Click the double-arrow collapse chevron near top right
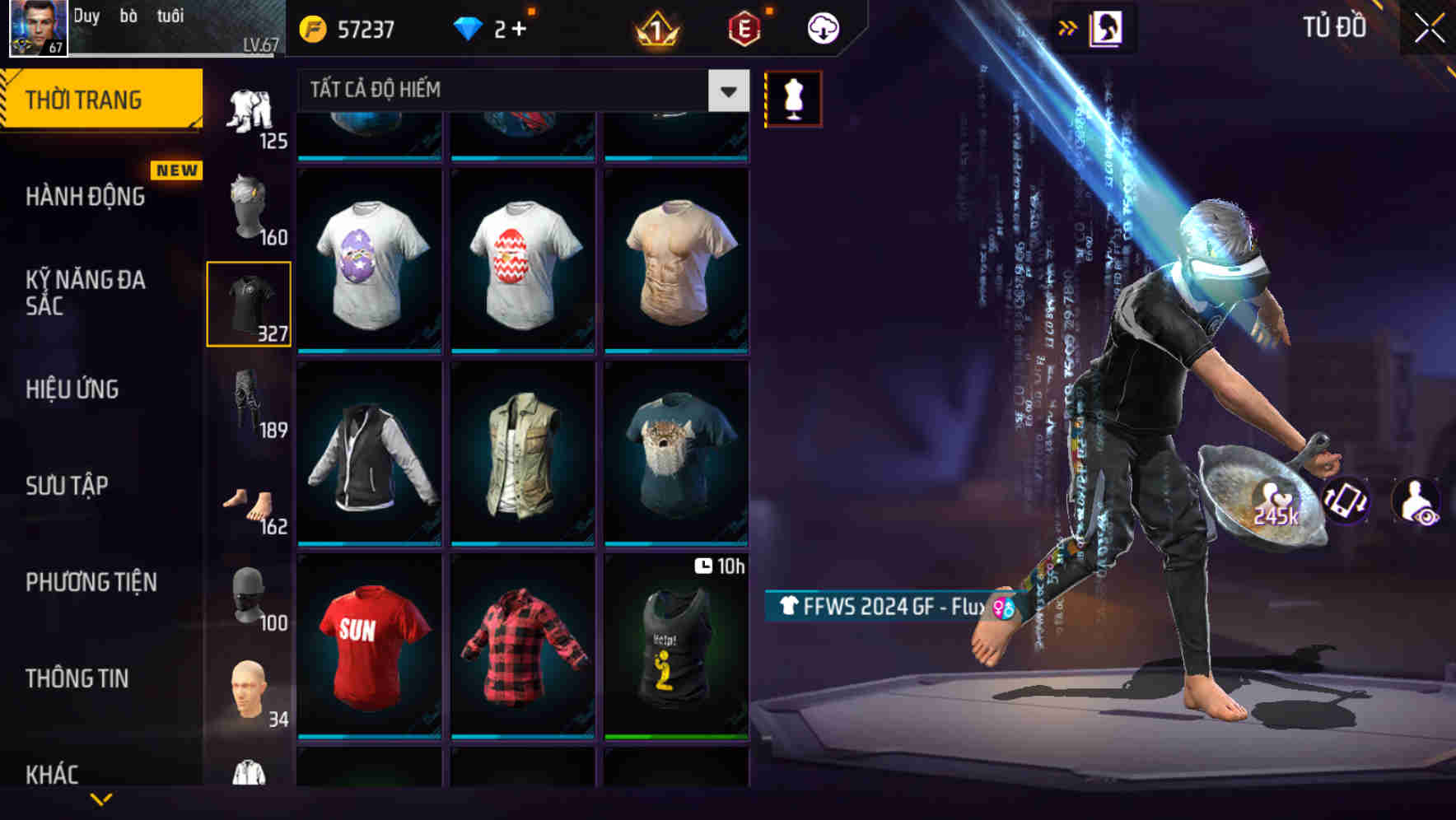Image resolution: width=1456 pixels, height=820 pixels. [1069, 26]
